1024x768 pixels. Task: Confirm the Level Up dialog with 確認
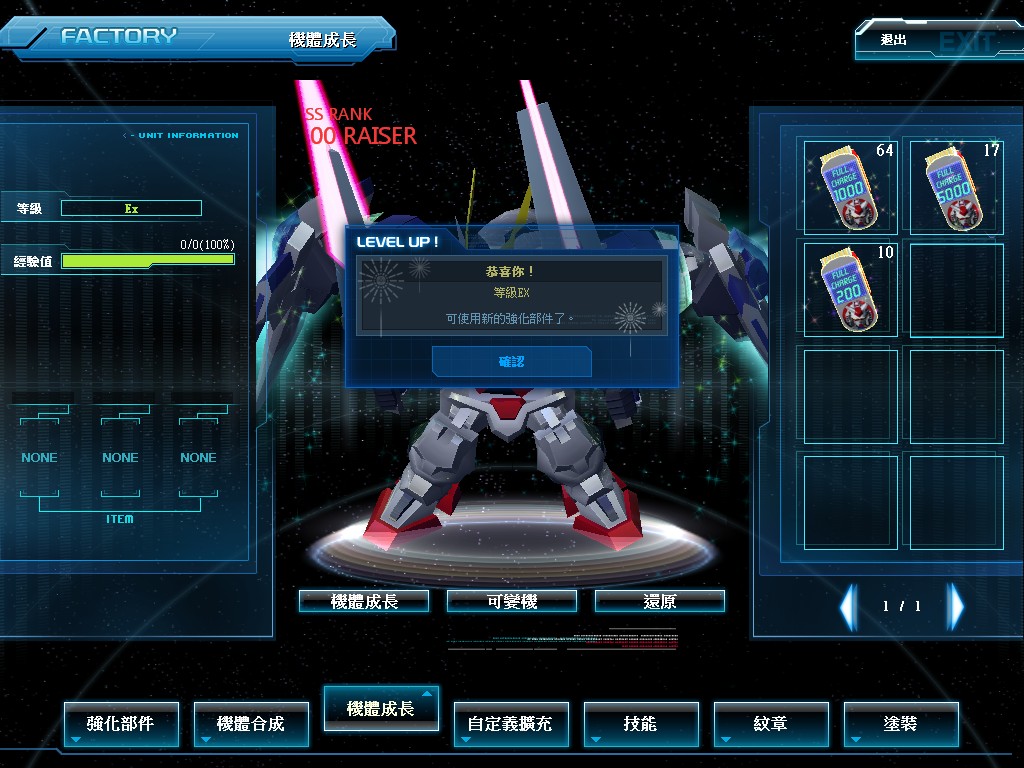[x=511, y=361]
